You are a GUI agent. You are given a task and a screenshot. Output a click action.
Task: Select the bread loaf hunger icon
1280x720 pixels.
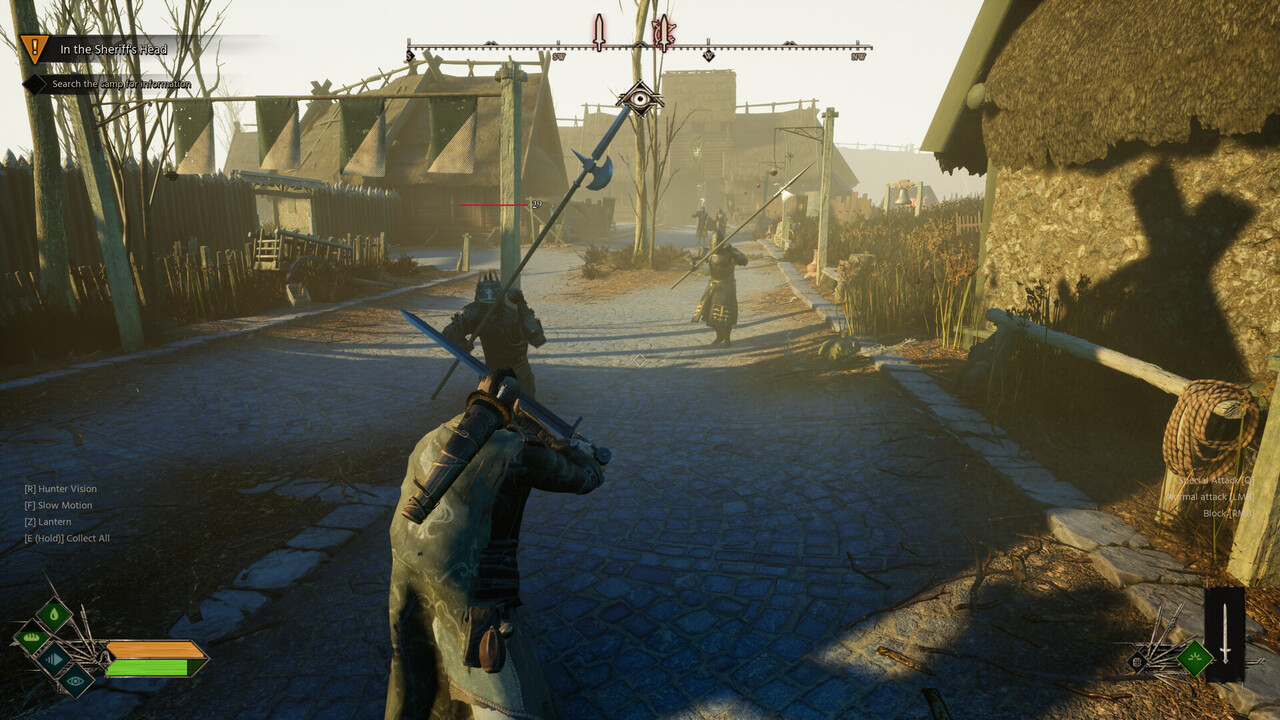point(31,636)
